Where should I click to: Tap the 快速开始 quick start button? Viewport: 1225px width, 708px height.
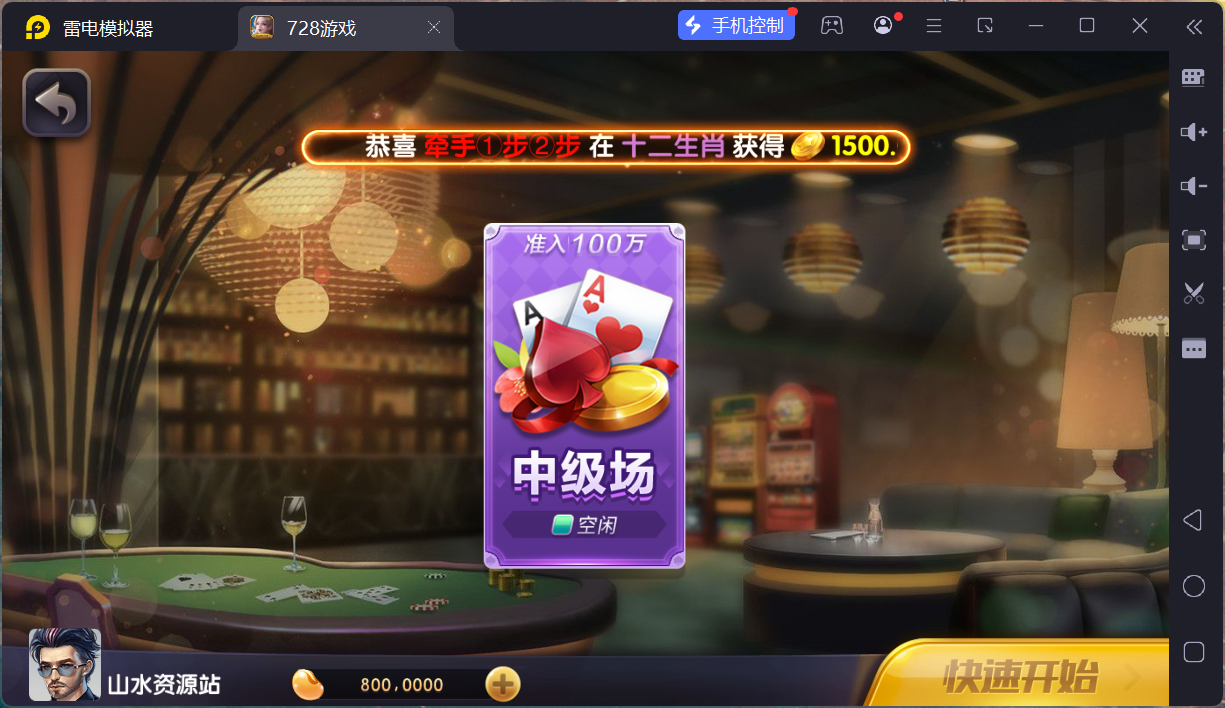[x=1020, y=676]
